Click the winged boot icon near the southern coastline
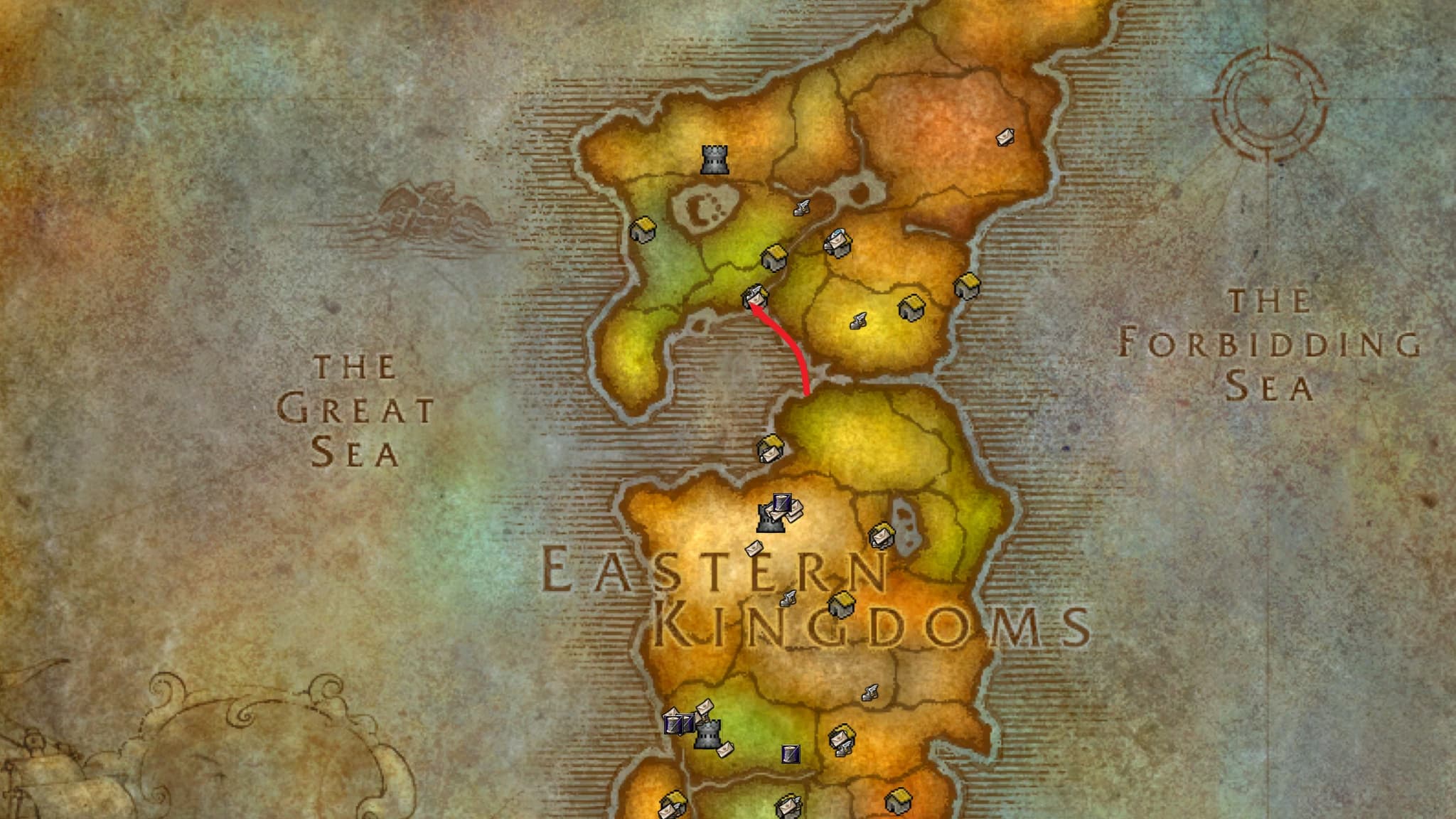The image size is (1456, 819). tap(870, 692)
